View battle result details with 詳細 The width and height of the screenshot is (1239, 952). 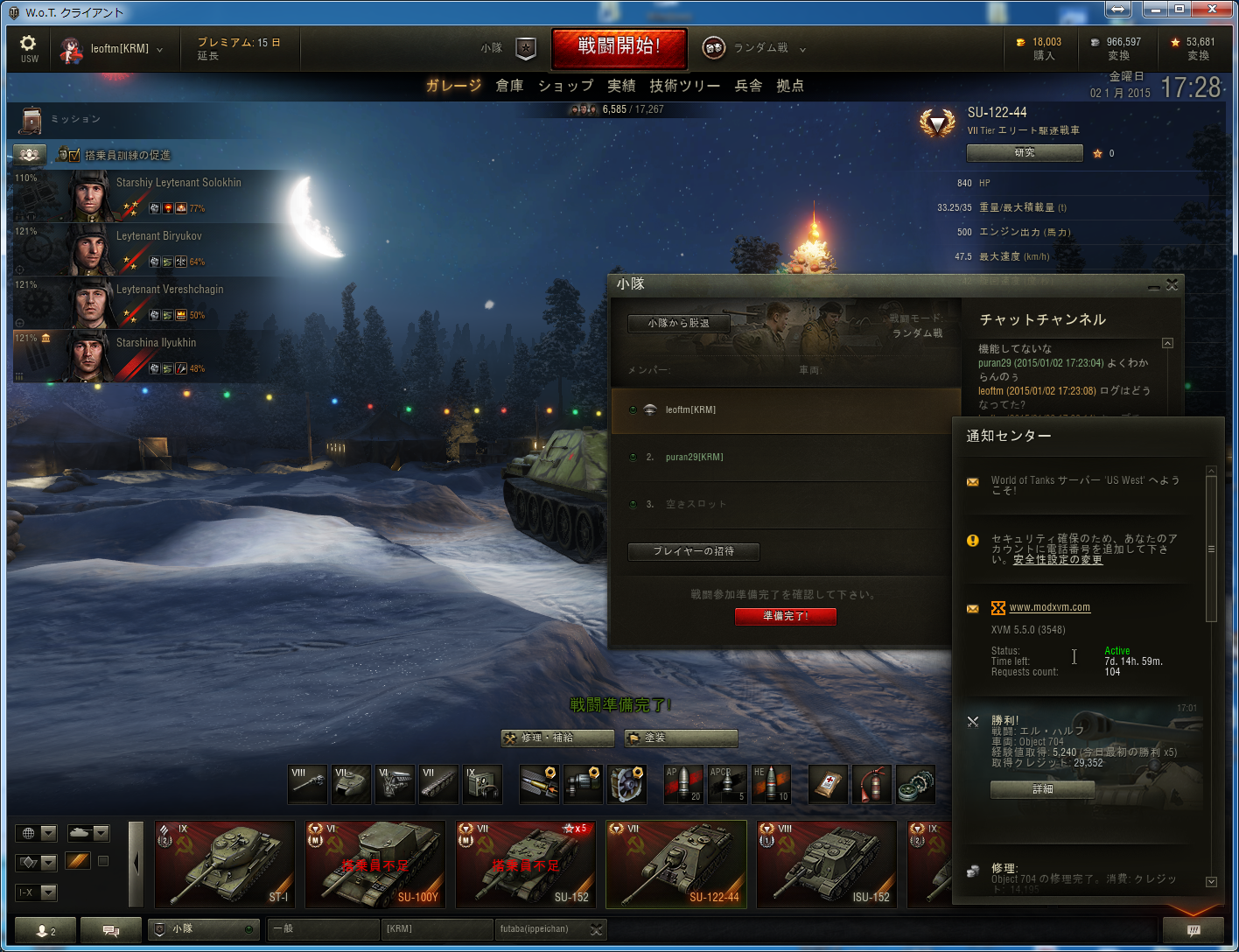tap(1042, 789)
